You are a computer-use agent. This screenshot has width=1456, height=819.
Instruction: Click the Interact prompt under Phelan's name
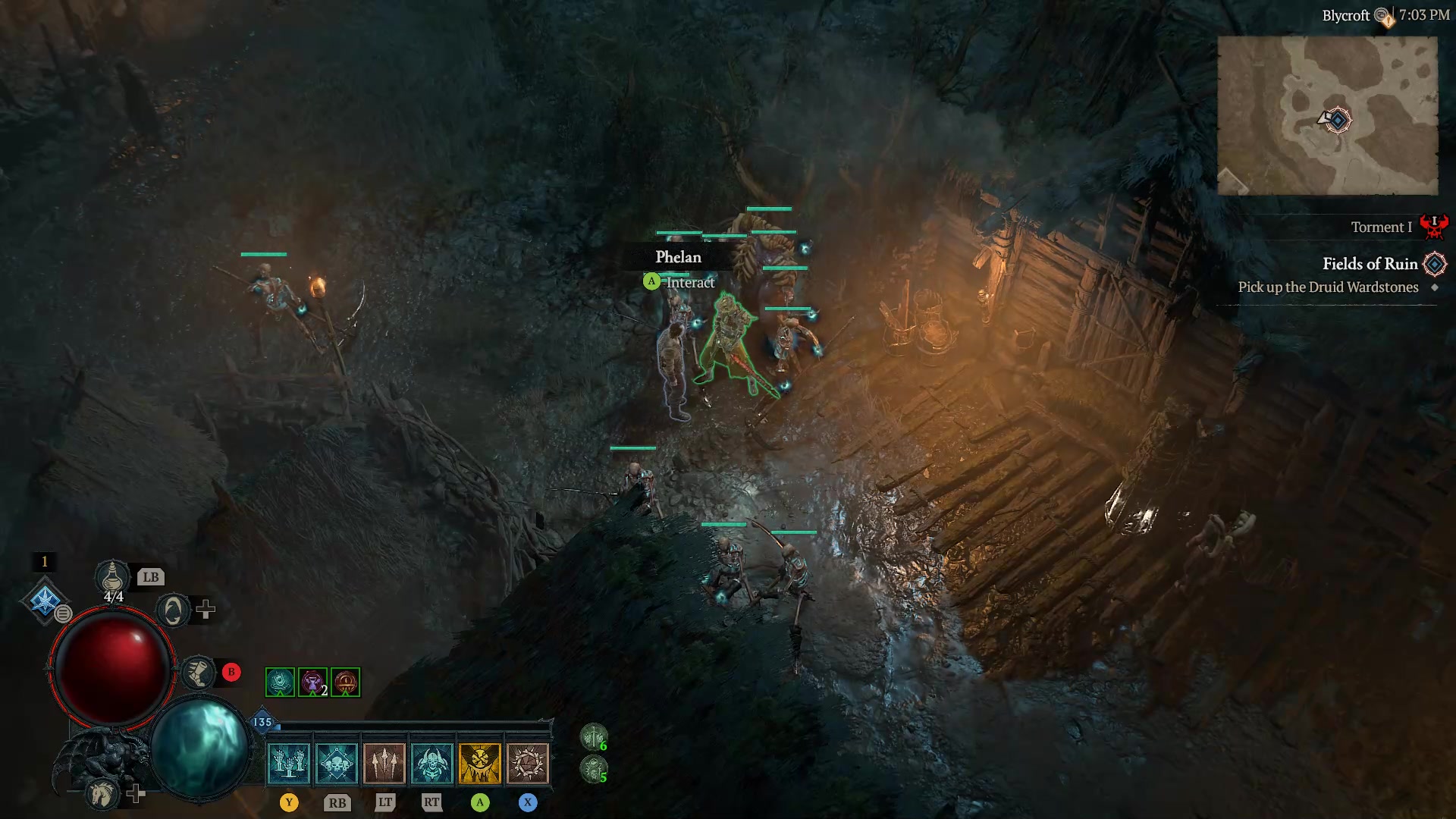(x=689, y=282)
